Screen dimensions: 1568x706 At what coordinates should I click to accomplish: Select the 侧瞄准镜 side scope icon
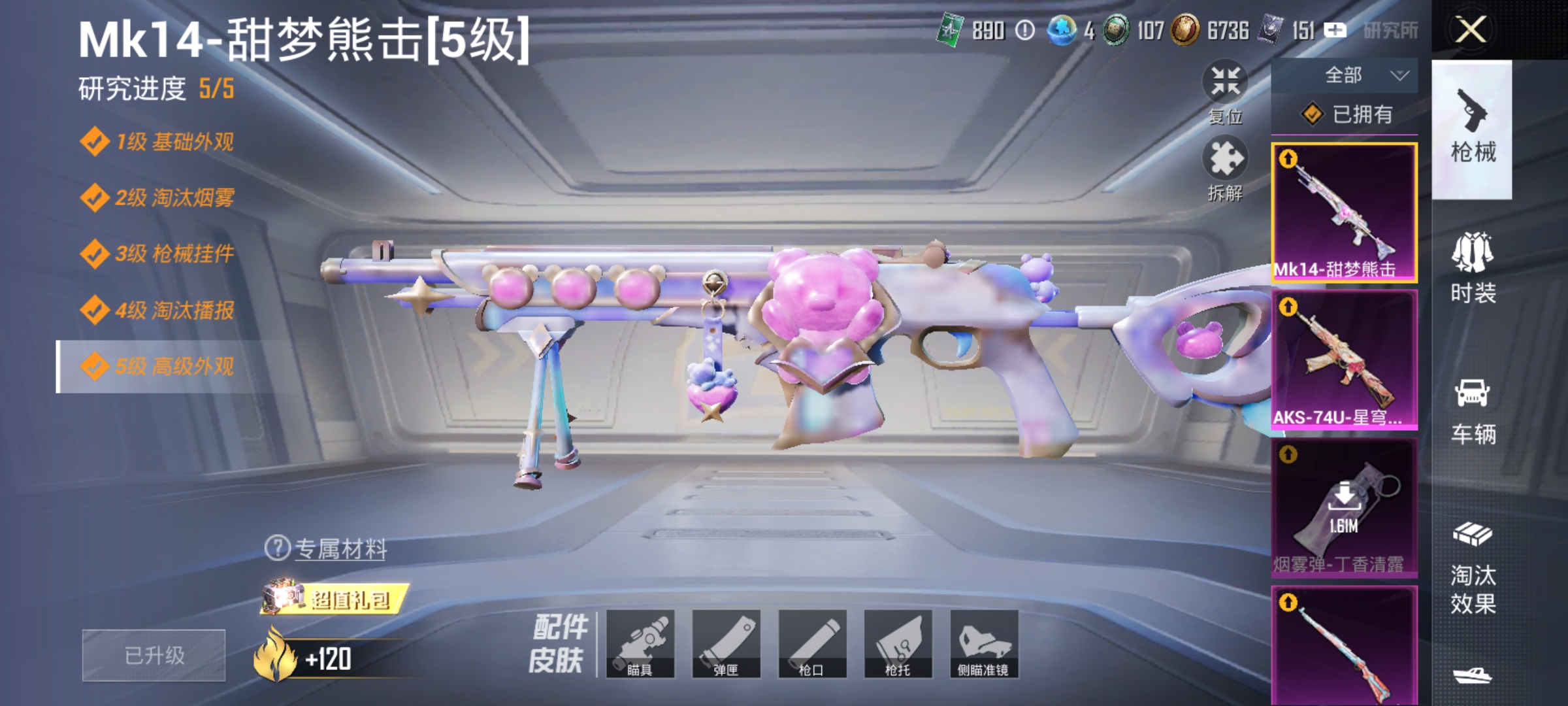pos(982,646)
